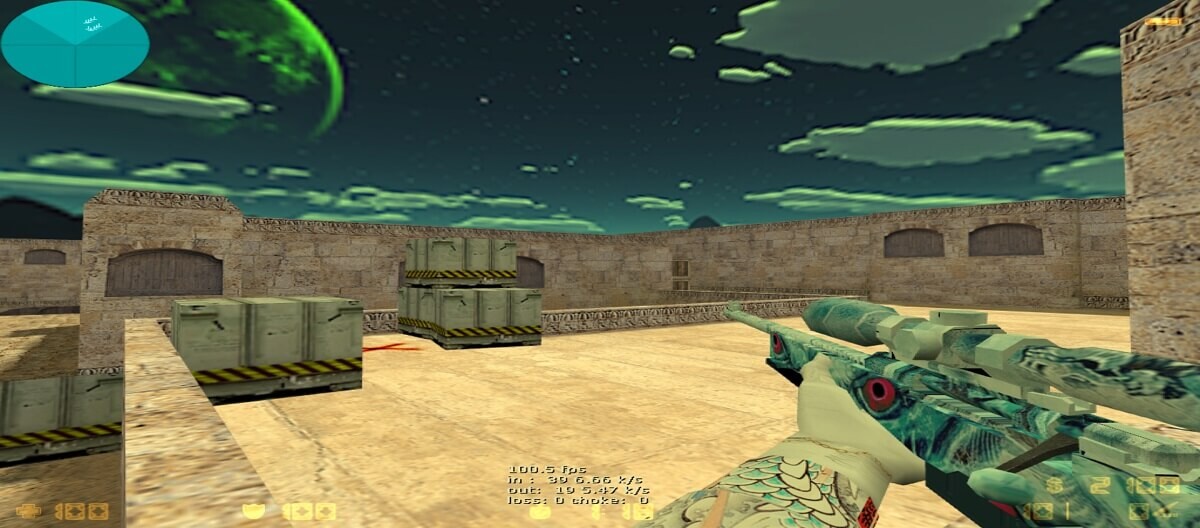The width and height of the screenshot is (1200, 528).
Task: Click the kevlar armor shield icon
Action: click(x=253, y=511)
